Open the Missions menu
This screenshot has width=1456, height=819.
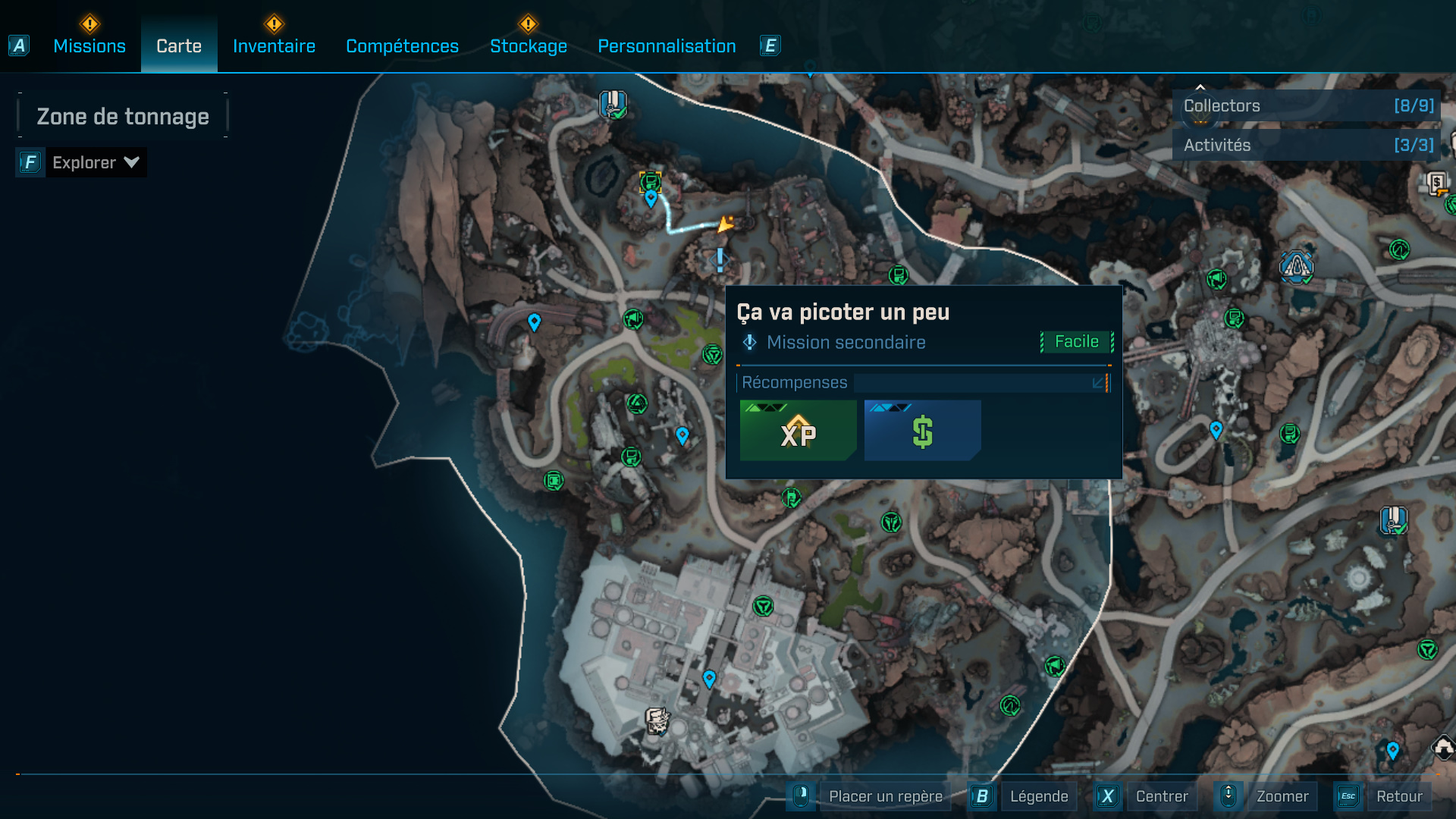(x=89, y=45)
